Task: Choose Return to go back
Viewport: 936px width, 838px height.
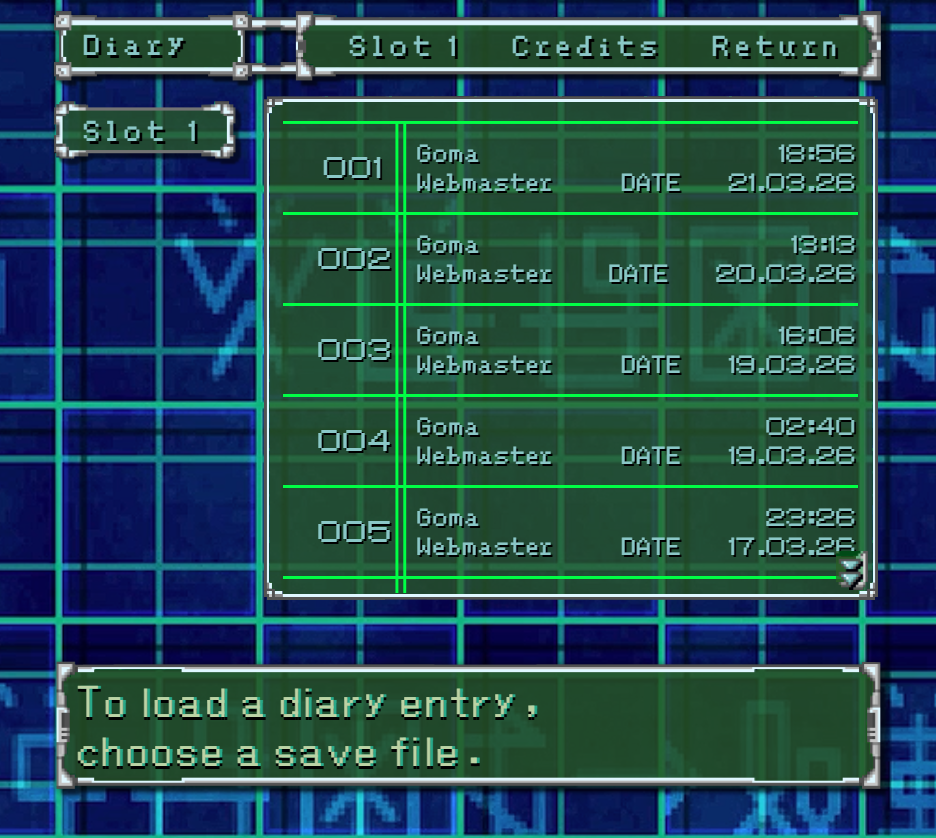Action: click(x=774, y=47)
